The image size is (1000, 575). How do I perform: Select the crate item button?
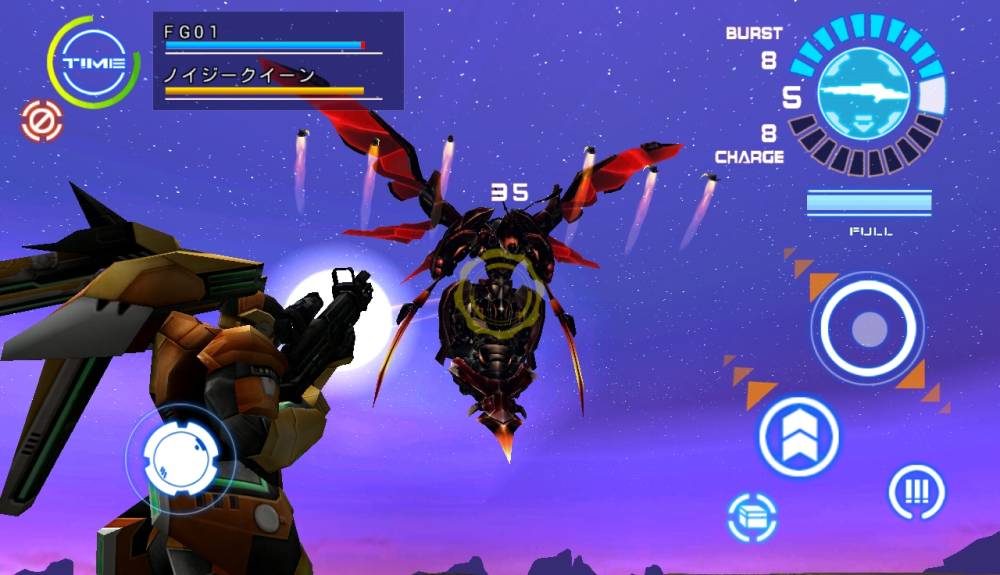click(x=755, y=517)
